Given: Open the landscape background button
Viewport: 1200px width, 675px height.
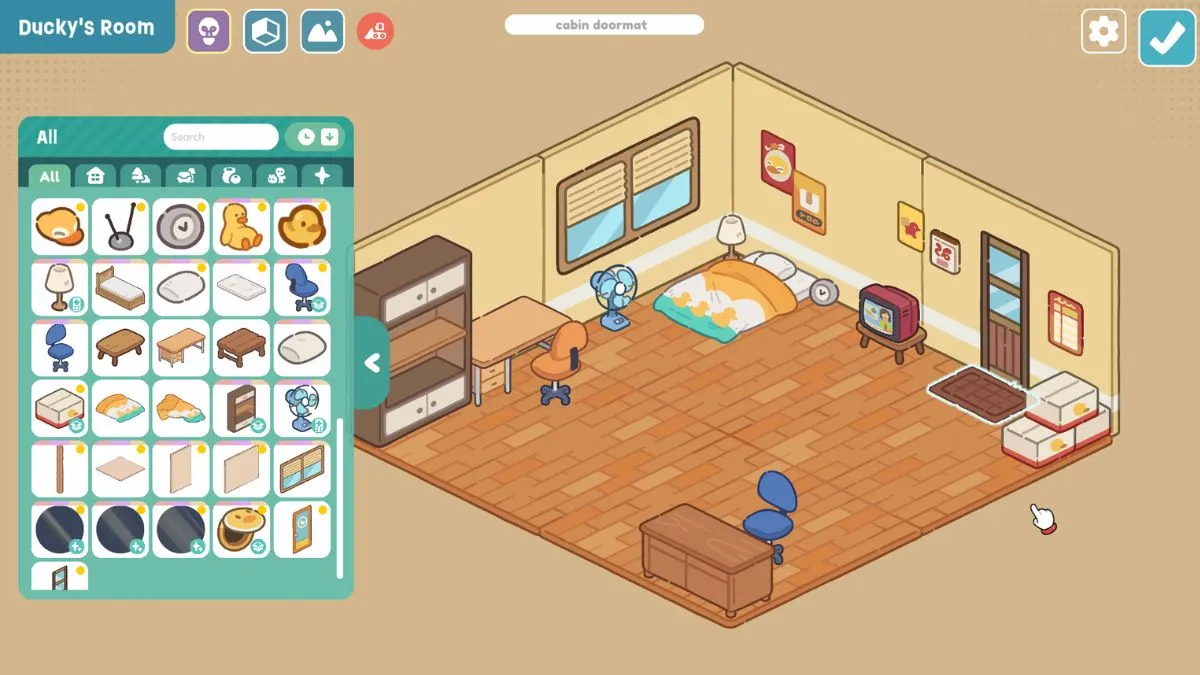Looking at the screenshot, I should tap(322, 32).
